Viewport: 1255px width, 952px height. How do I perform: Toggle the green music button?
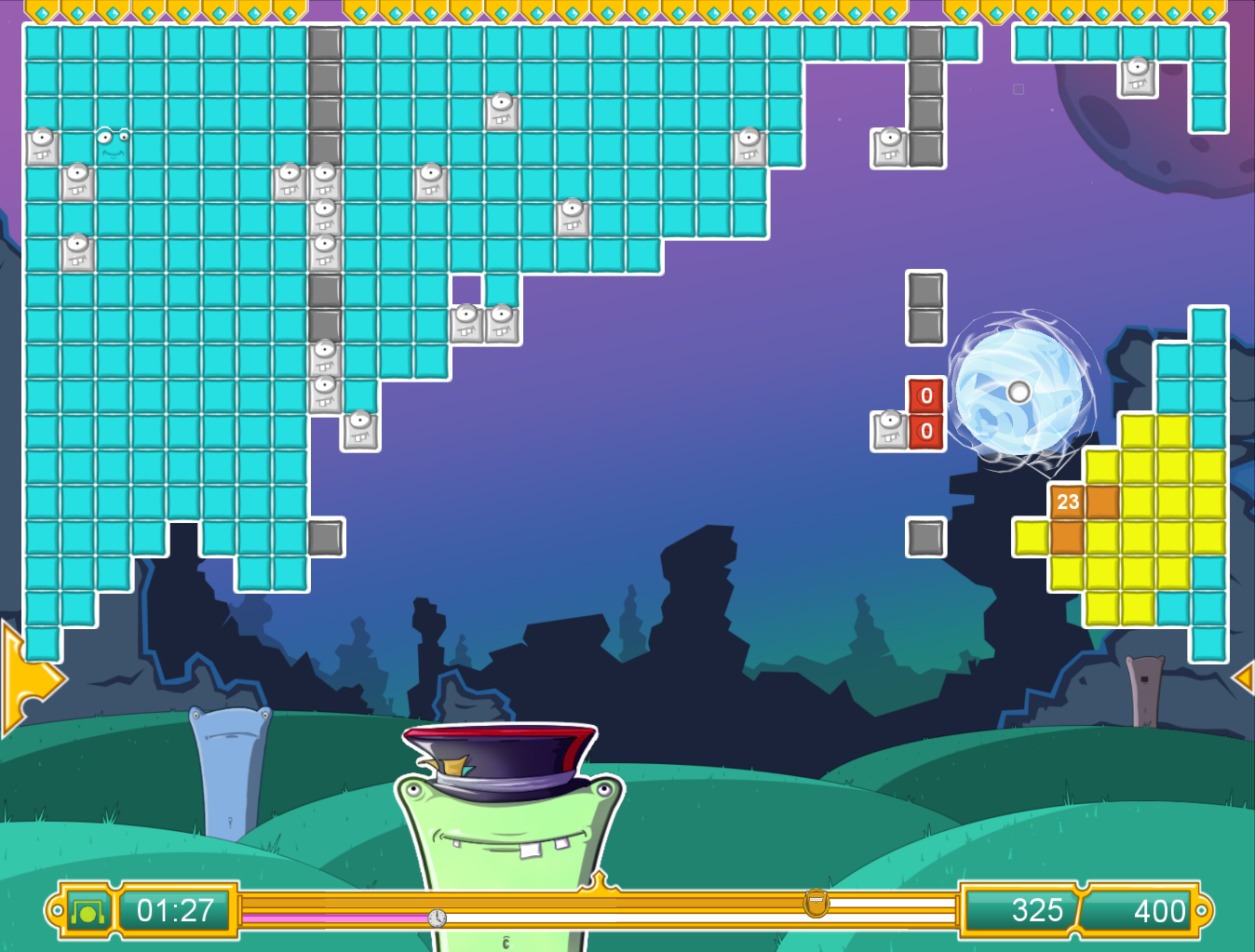tap(88, 911)
